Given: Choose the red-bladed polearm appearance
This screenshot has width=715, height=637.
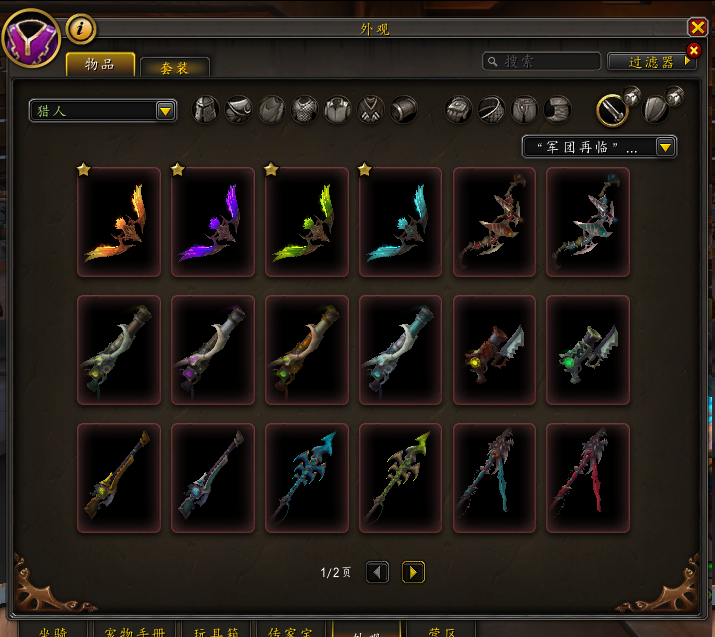Looking at the screenshot, I should [x=588, y=478].
